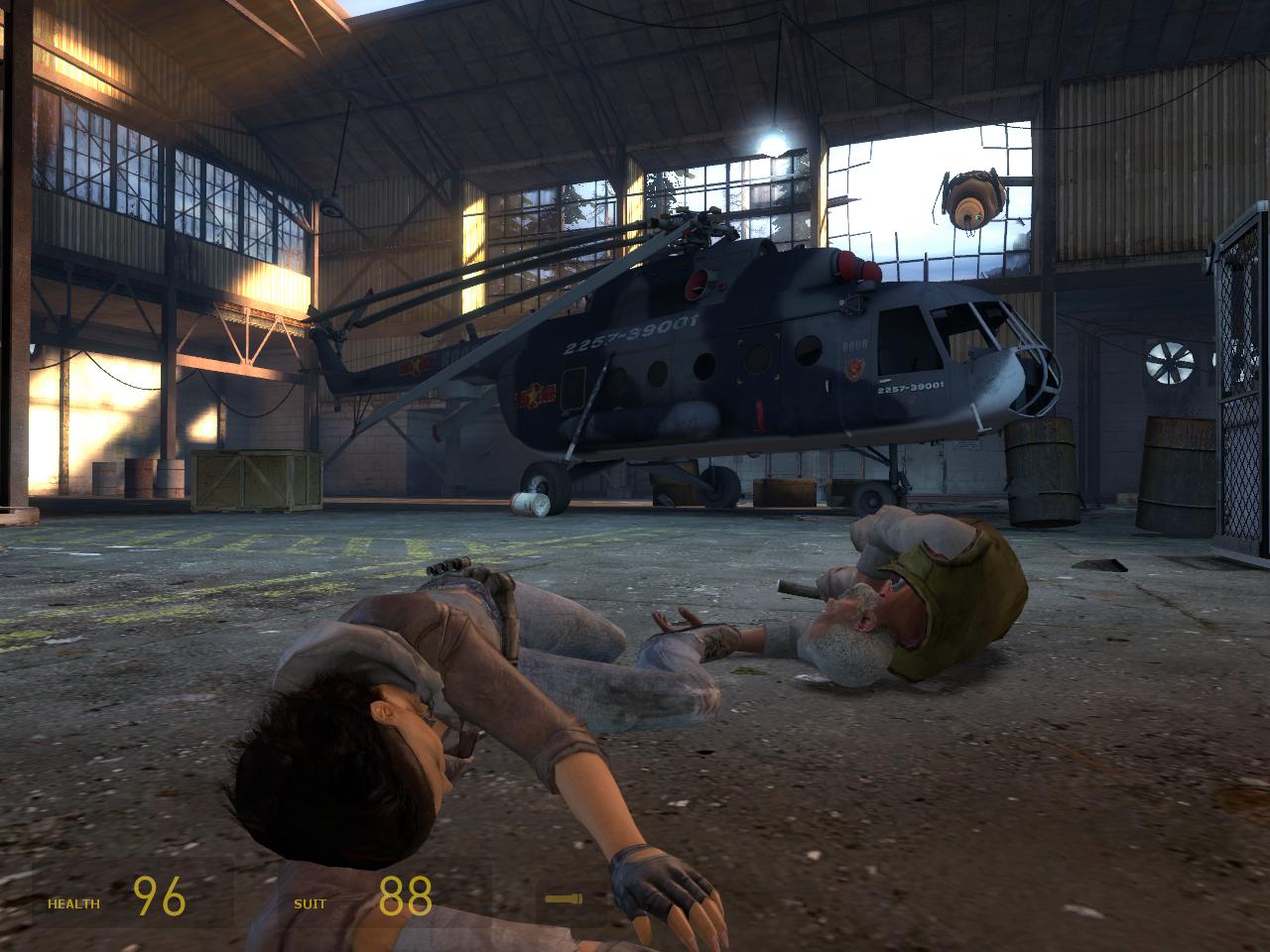The image size is (1270, 952).
Task: Click the flashlight icon in the HUD
Action: click(562, 899)
